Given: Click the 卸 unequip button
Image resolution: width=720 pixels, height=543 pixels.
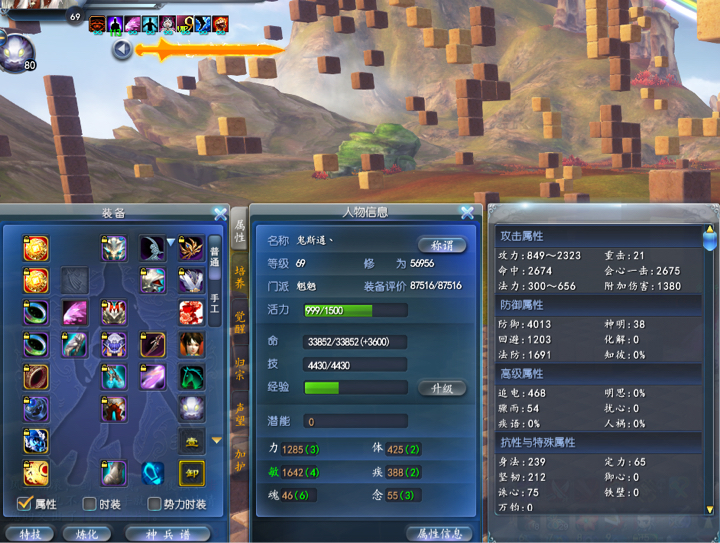Looking at the screenshot, I should point(191,473).
